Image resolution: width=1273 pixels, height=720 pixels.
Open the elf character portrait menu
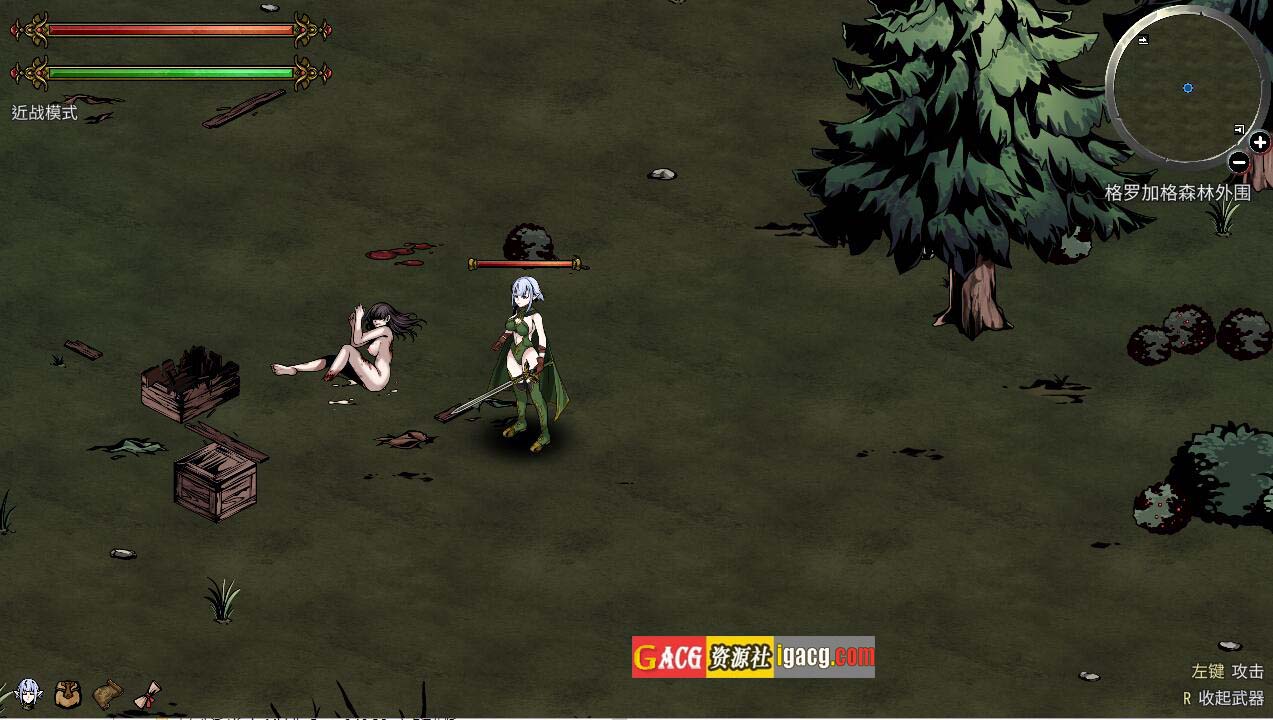coord(29,692)
